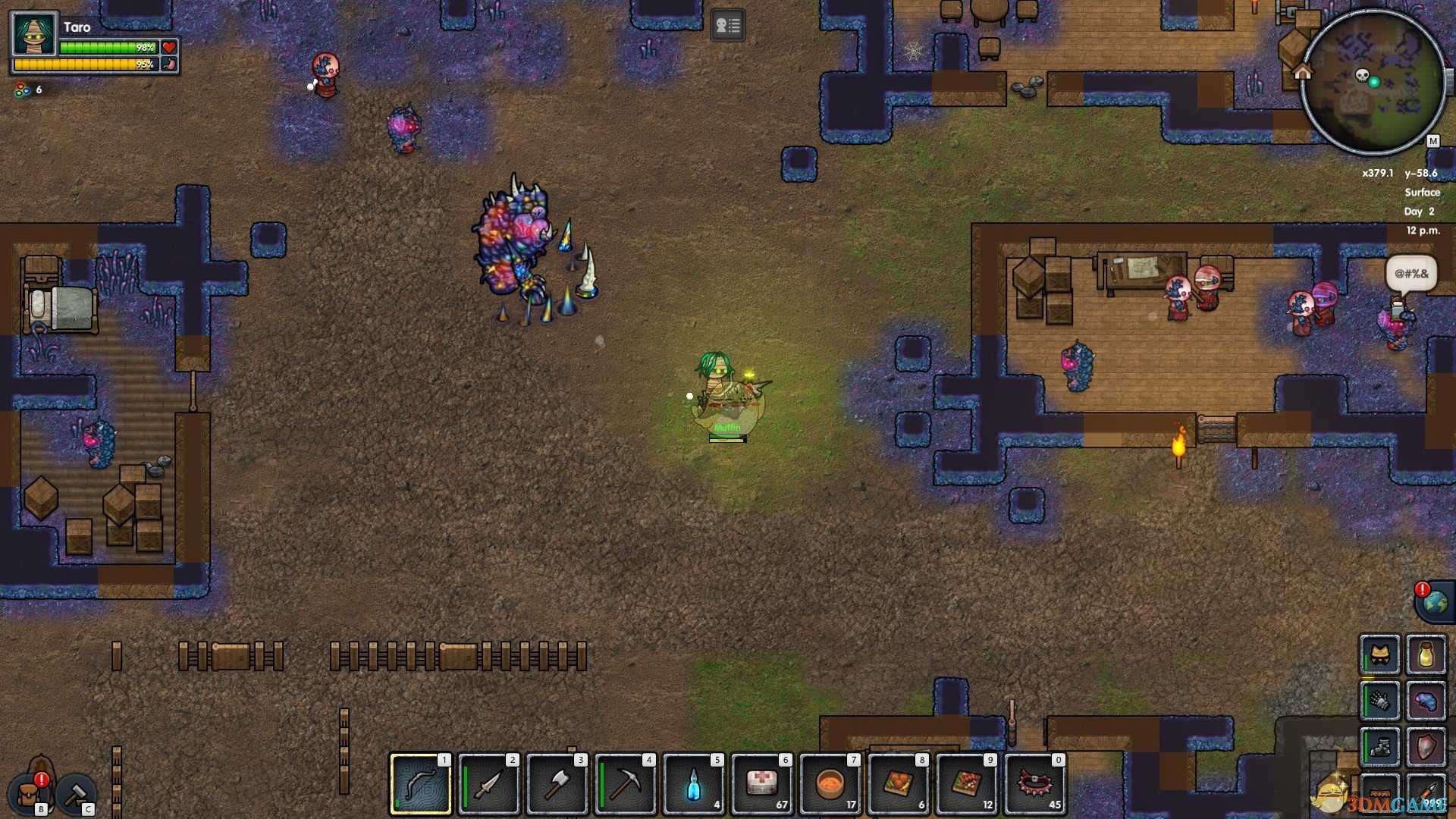Pick the orange soup bowl slot
The image size is (1456, 819).
click(830, 784)
